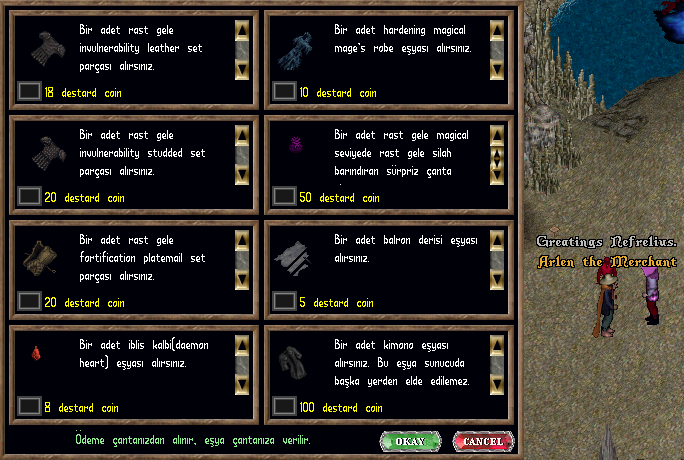
Task: Choose the fortification platemail set checkbox
Action: (x=30, y=302)
